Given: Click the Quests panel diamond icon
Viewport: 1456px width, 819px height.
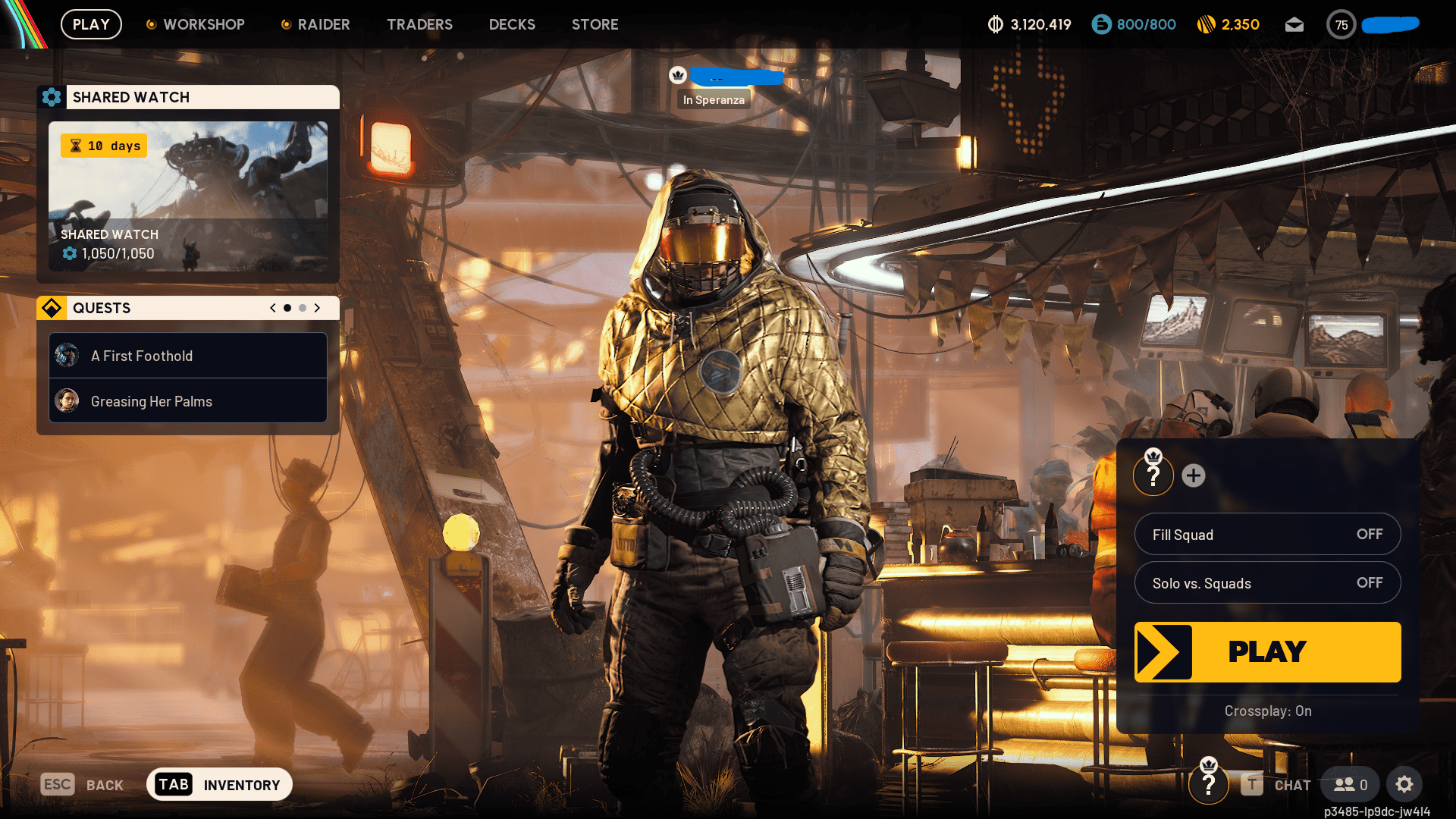Looking at the screenshot, I should (x=51, y=308).
